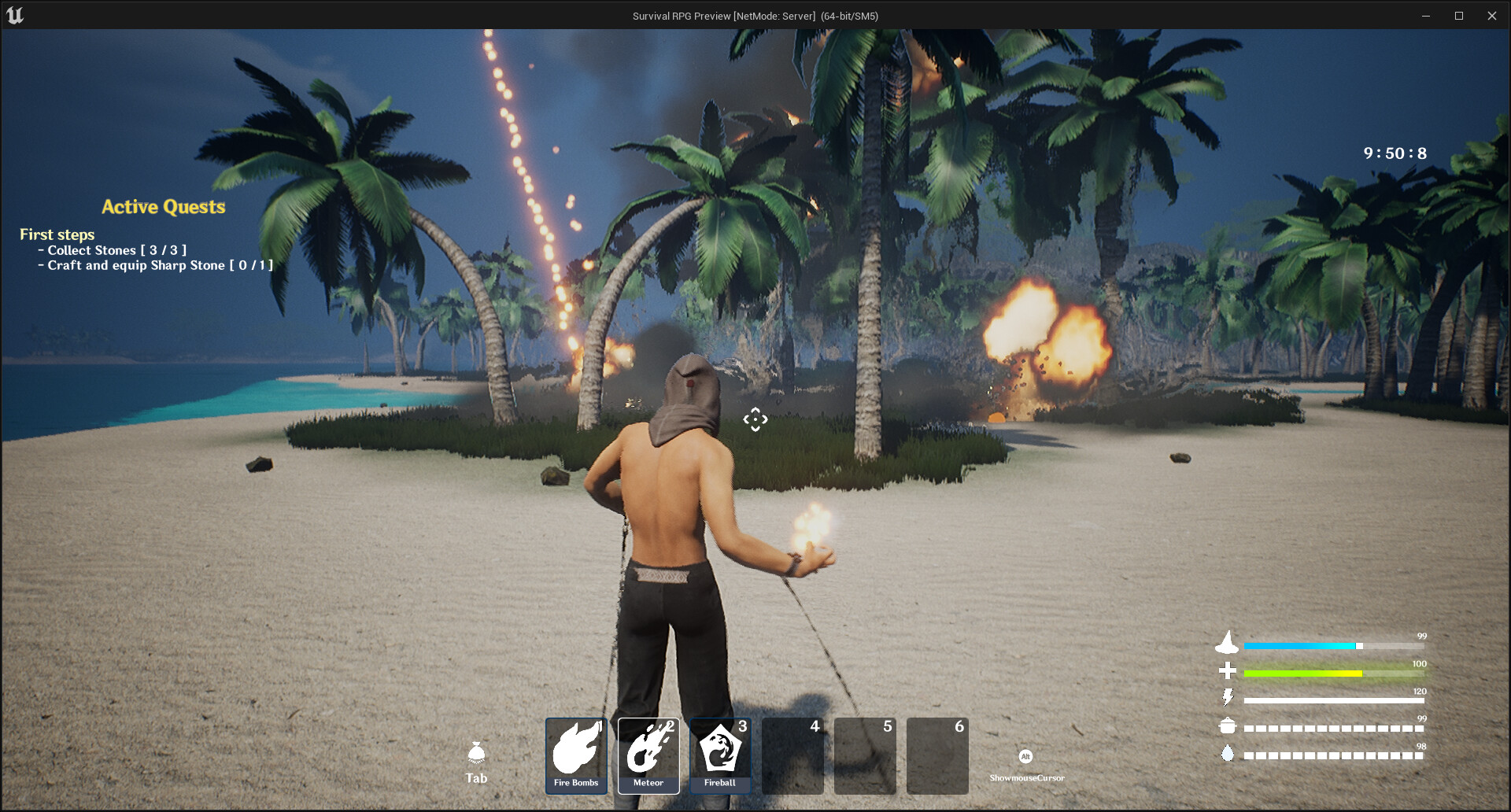
Task: Click the wizard-hat mana icon
Action: point(1228,644)
